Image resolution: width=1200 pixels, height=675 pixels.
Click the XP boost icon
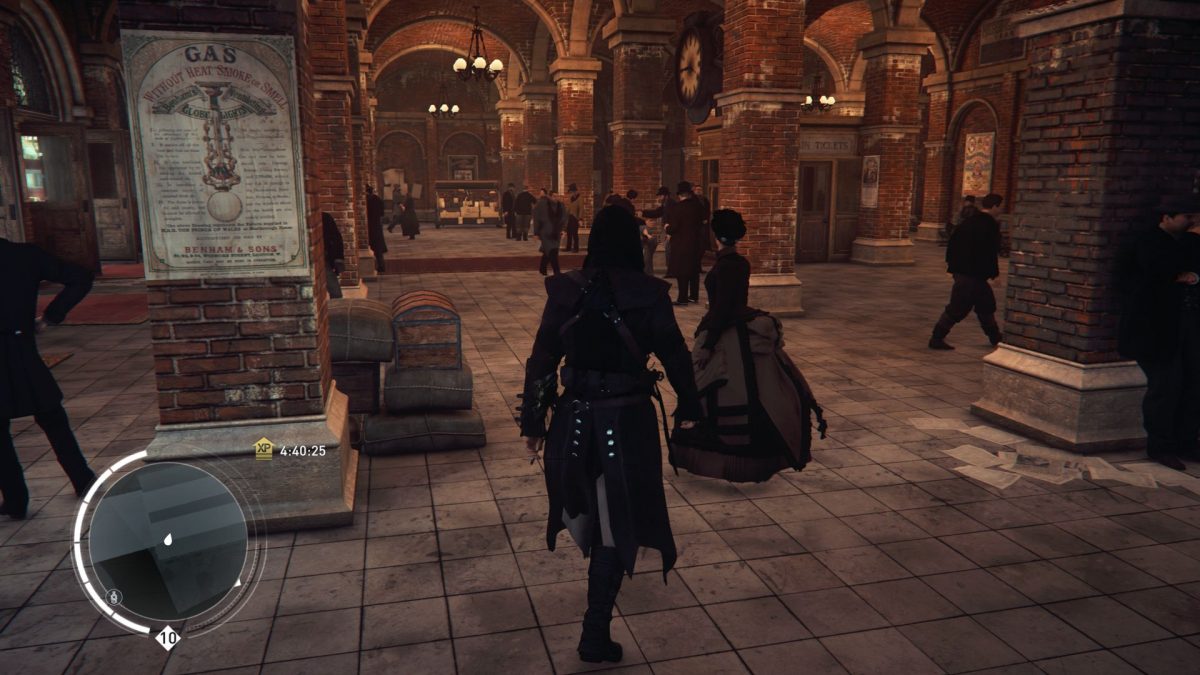point(263,449)
